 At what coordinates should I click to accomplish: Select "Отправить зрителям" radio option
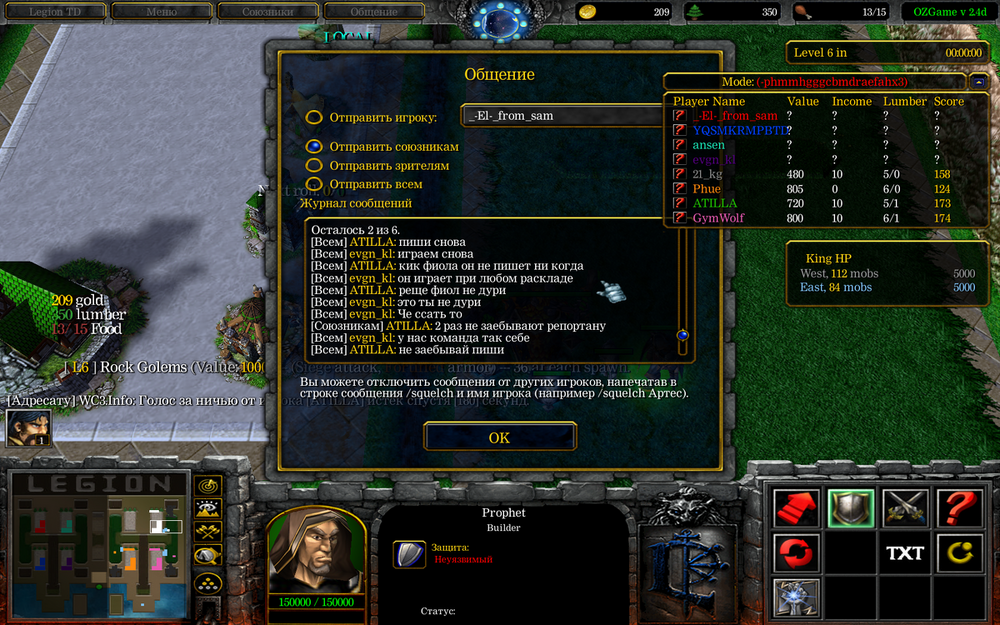click(314, 165)
